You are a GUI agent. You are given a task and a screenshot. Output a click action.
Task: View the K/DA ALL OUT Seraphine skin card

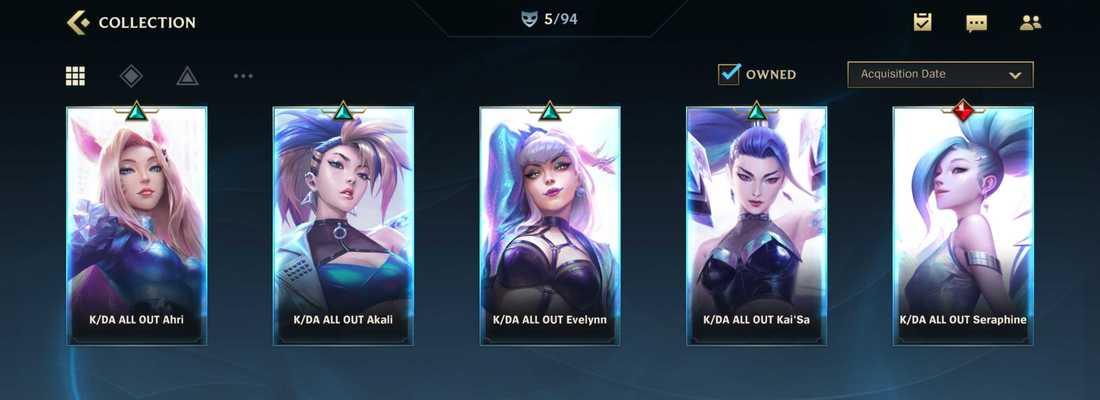click(x=962, y=226)
